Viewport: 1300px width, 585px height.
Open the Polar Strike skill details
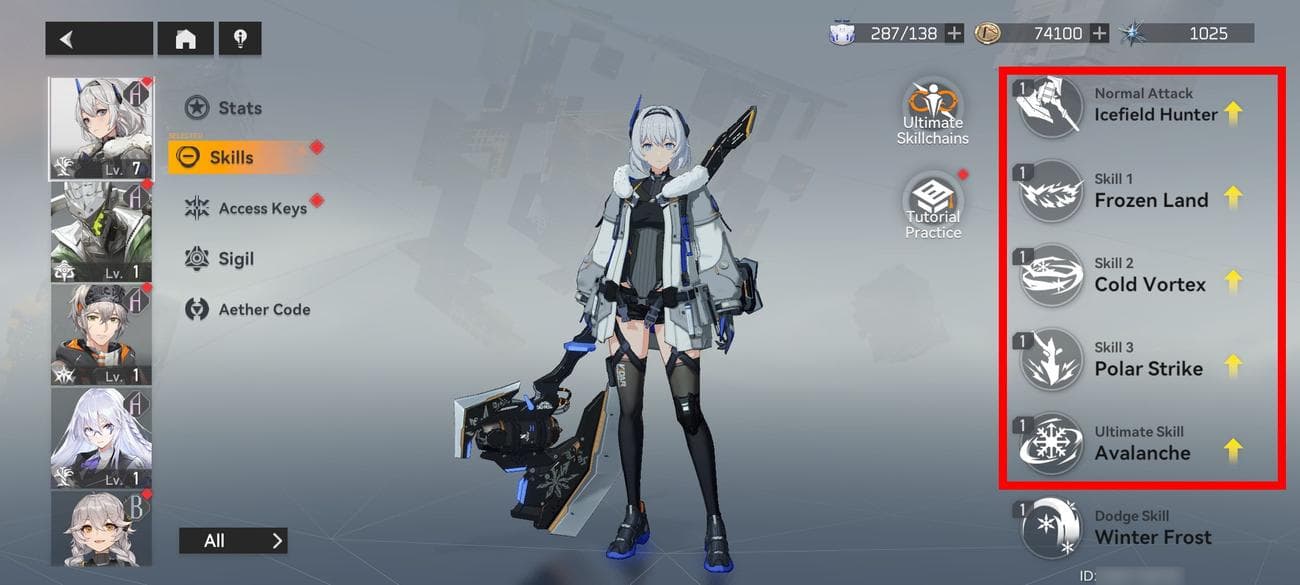[x=1140, y=359]
